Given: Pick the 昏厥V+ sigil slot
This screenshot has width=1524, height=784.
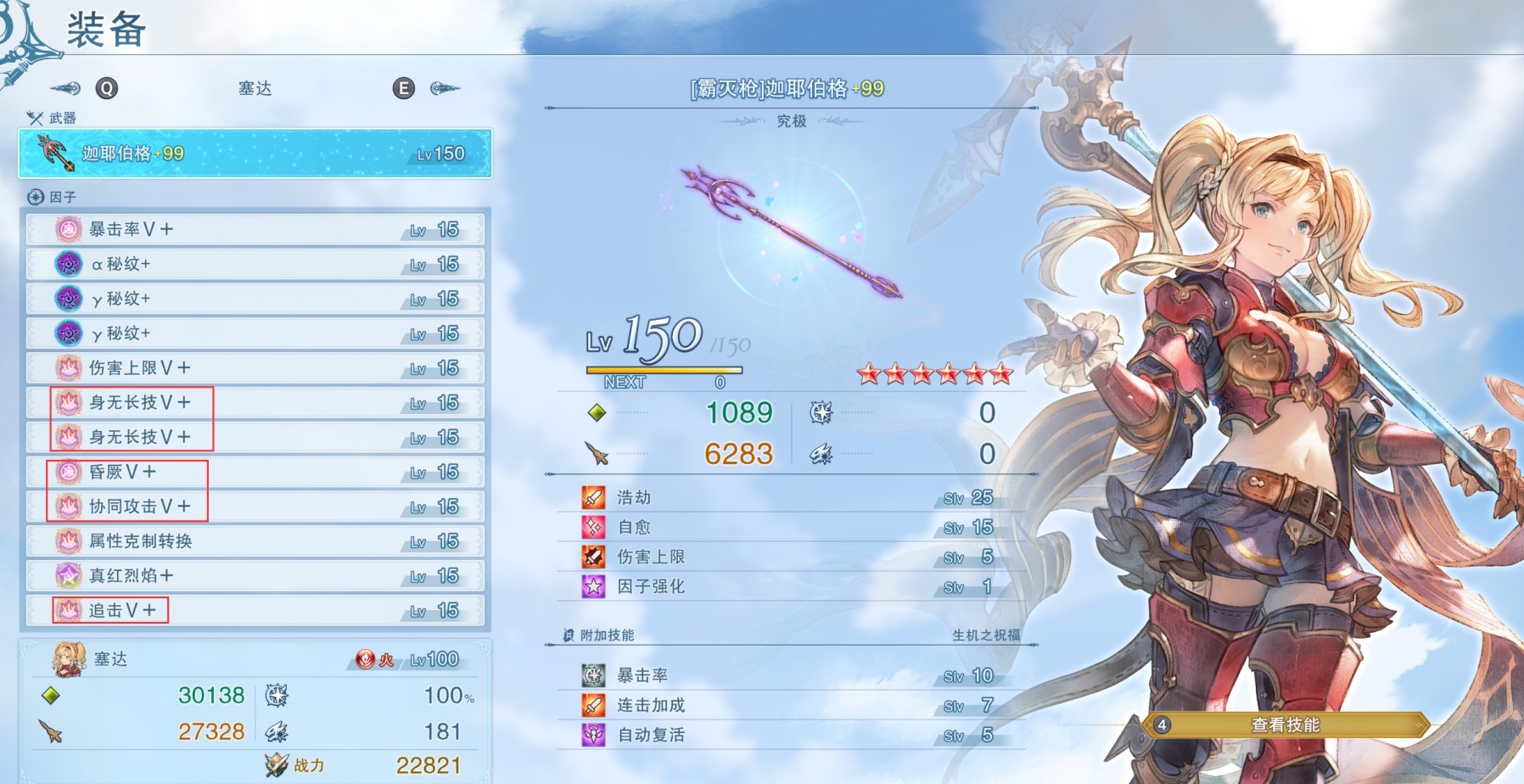Looking at the screenshot, I should pyautogui.click(x=255, y=472).
